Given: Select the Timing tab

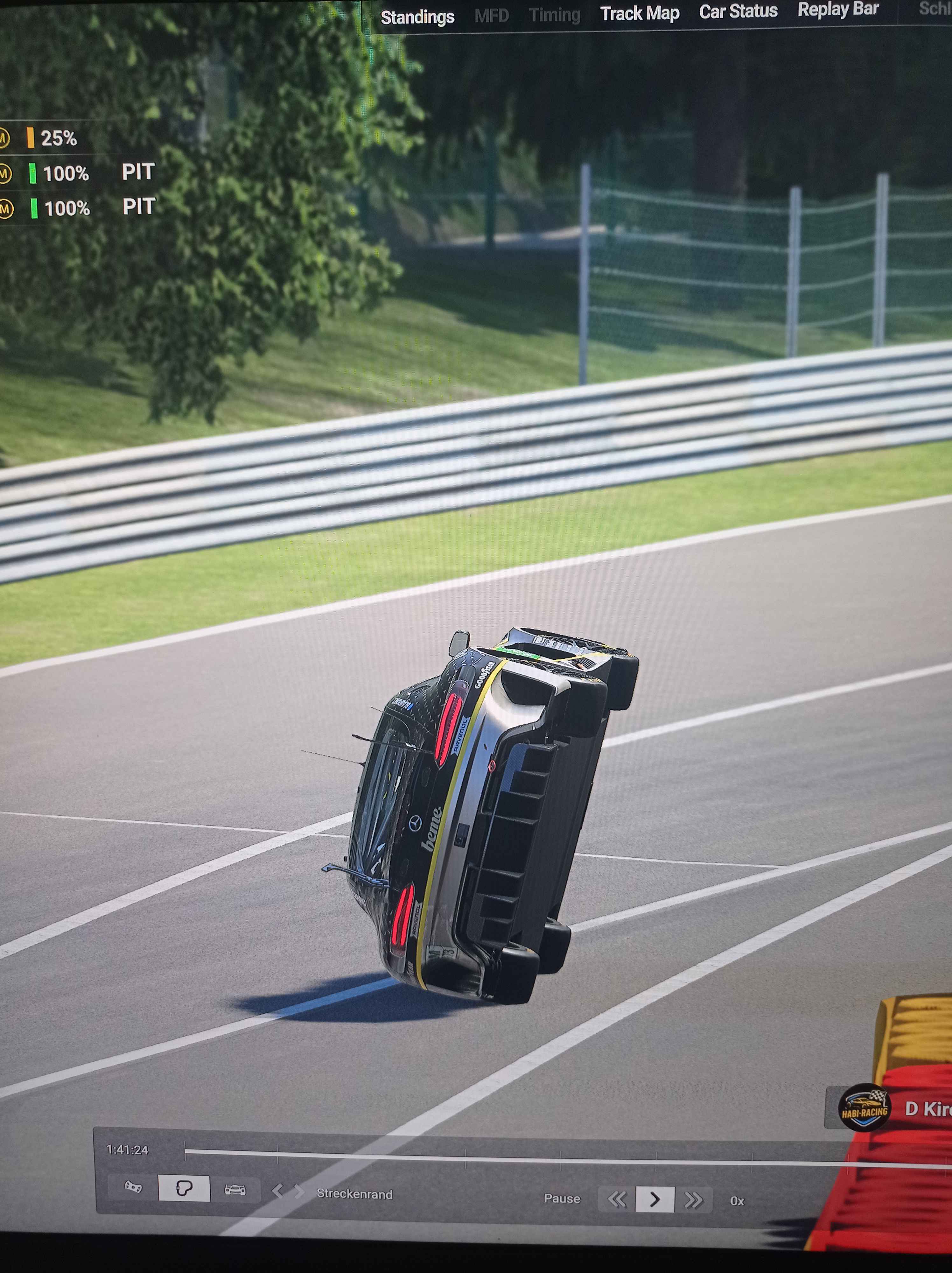Looking at the screenshot, I should pos(554,14).
